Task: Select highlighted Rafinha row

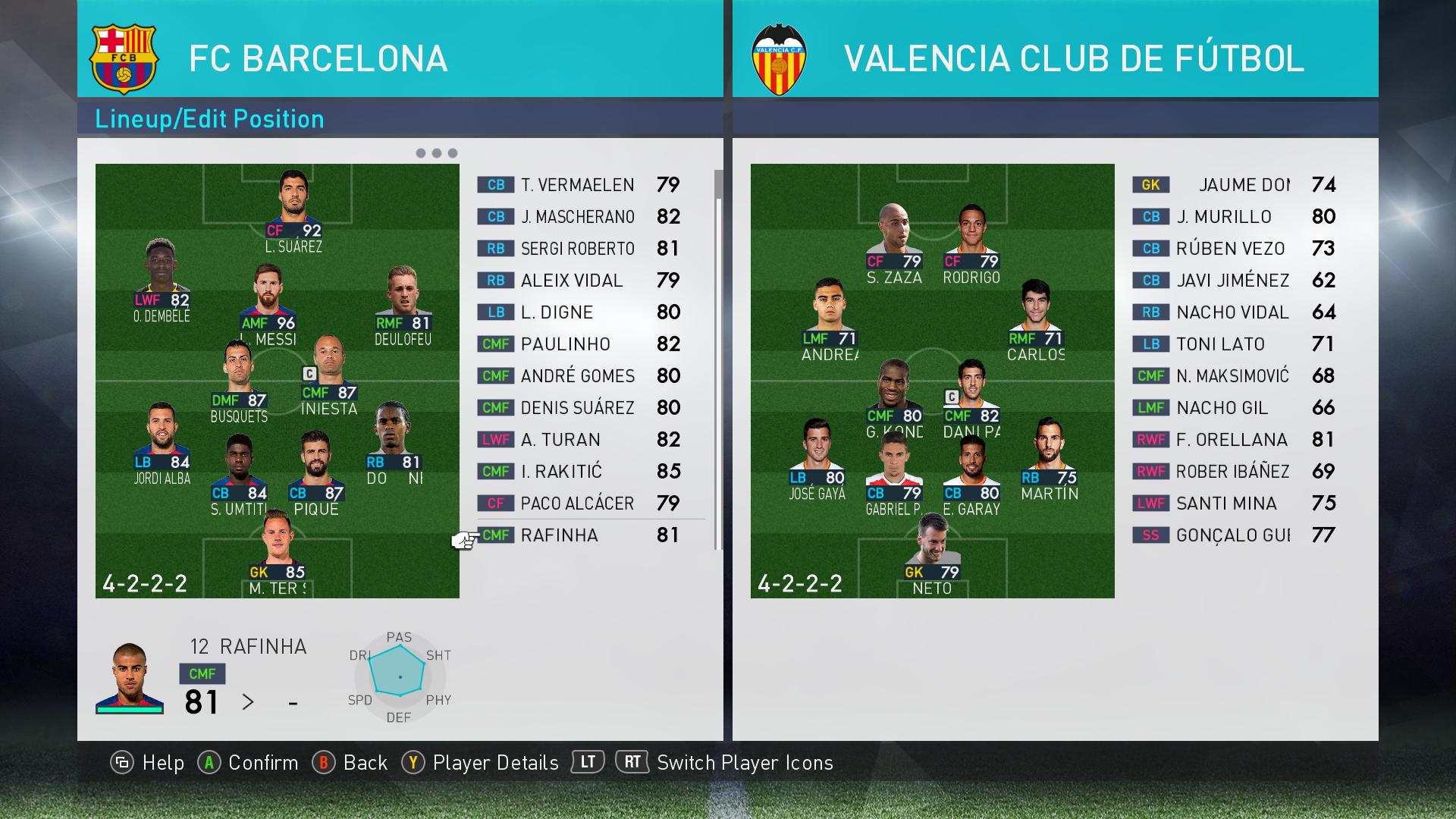Action: [577, 535]
